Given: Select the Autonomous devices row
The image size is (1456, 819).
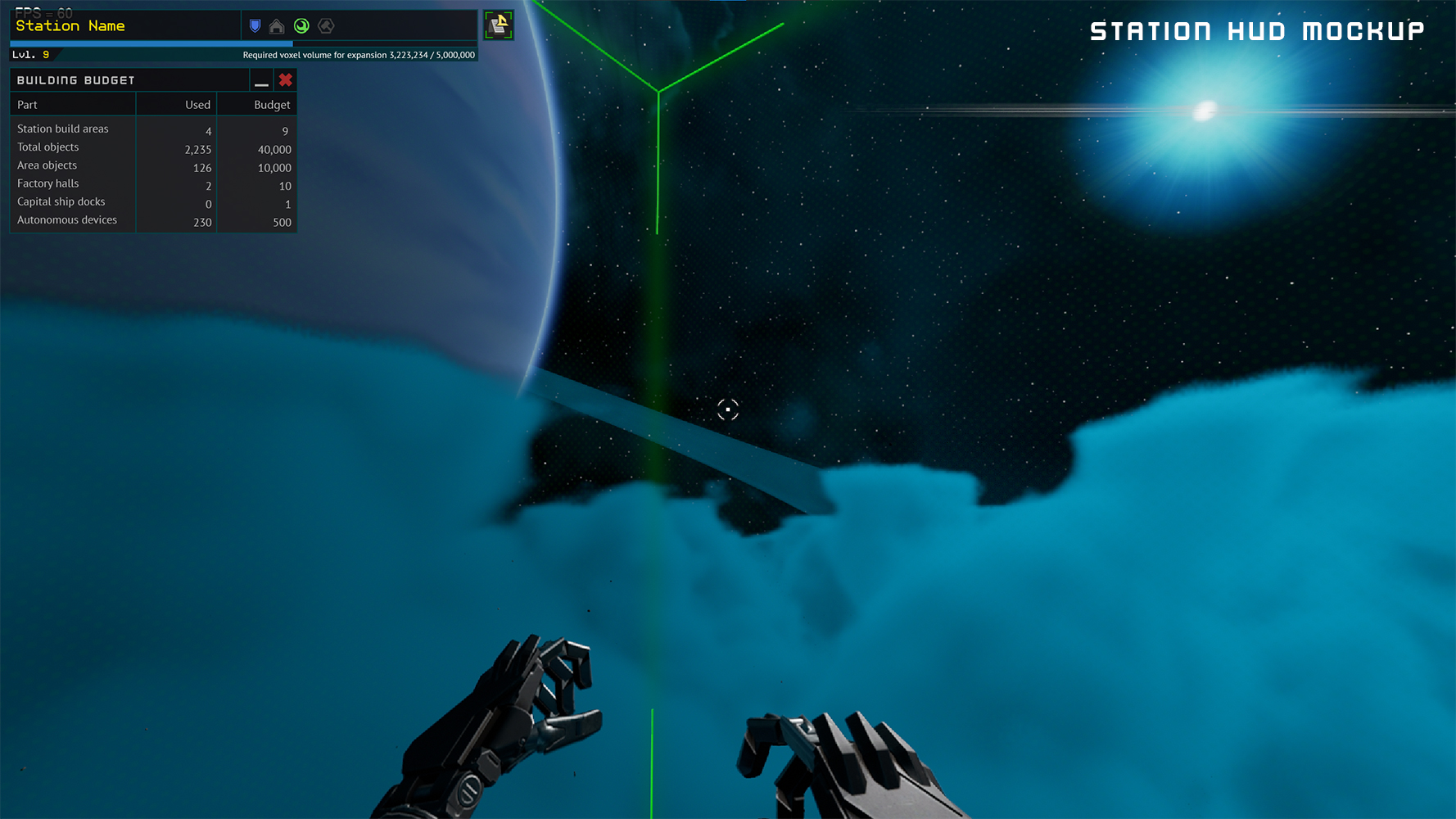Looking at the screenshot, I should [67, 219].
